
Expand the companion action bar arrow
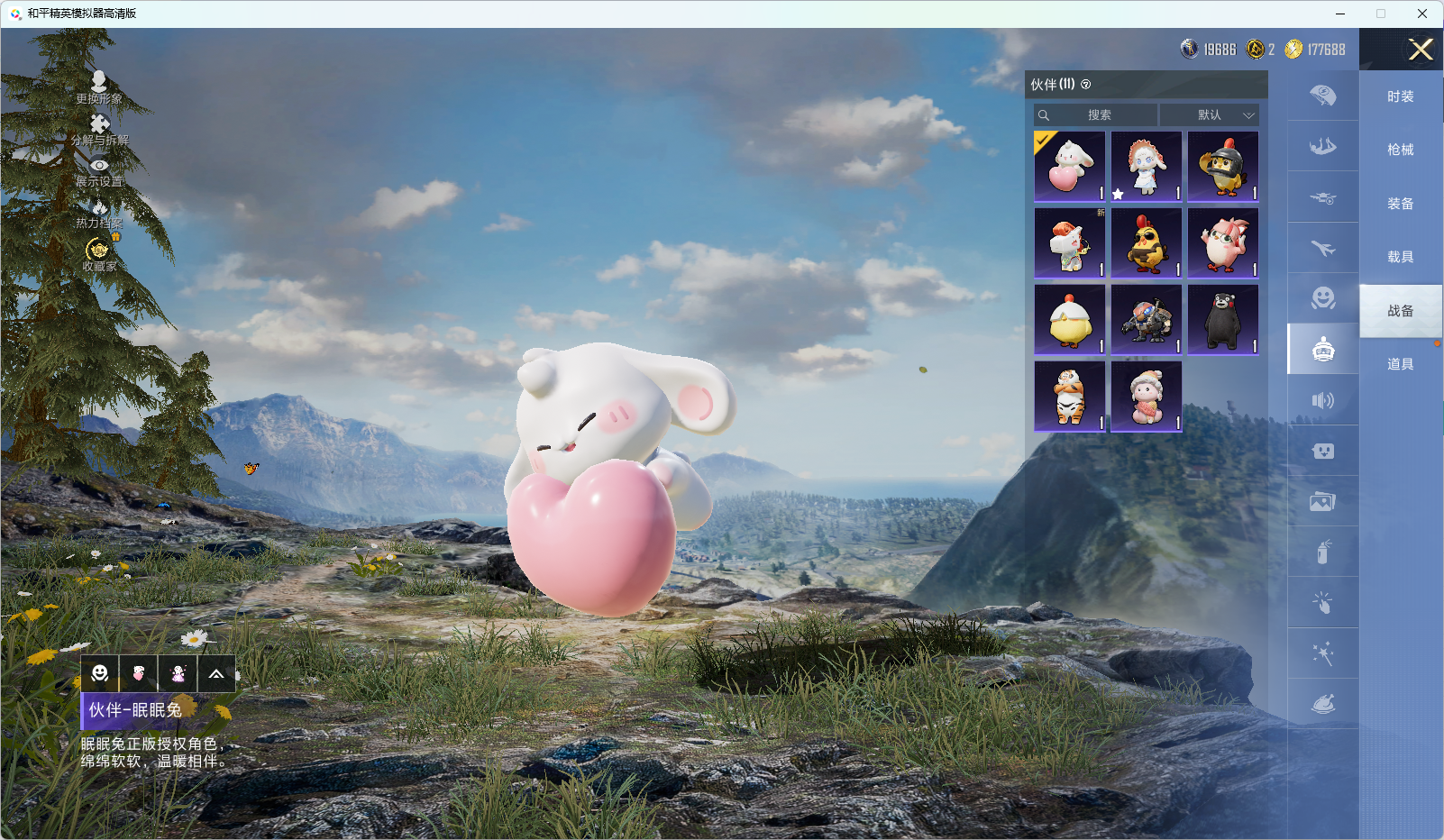point(216,674)
